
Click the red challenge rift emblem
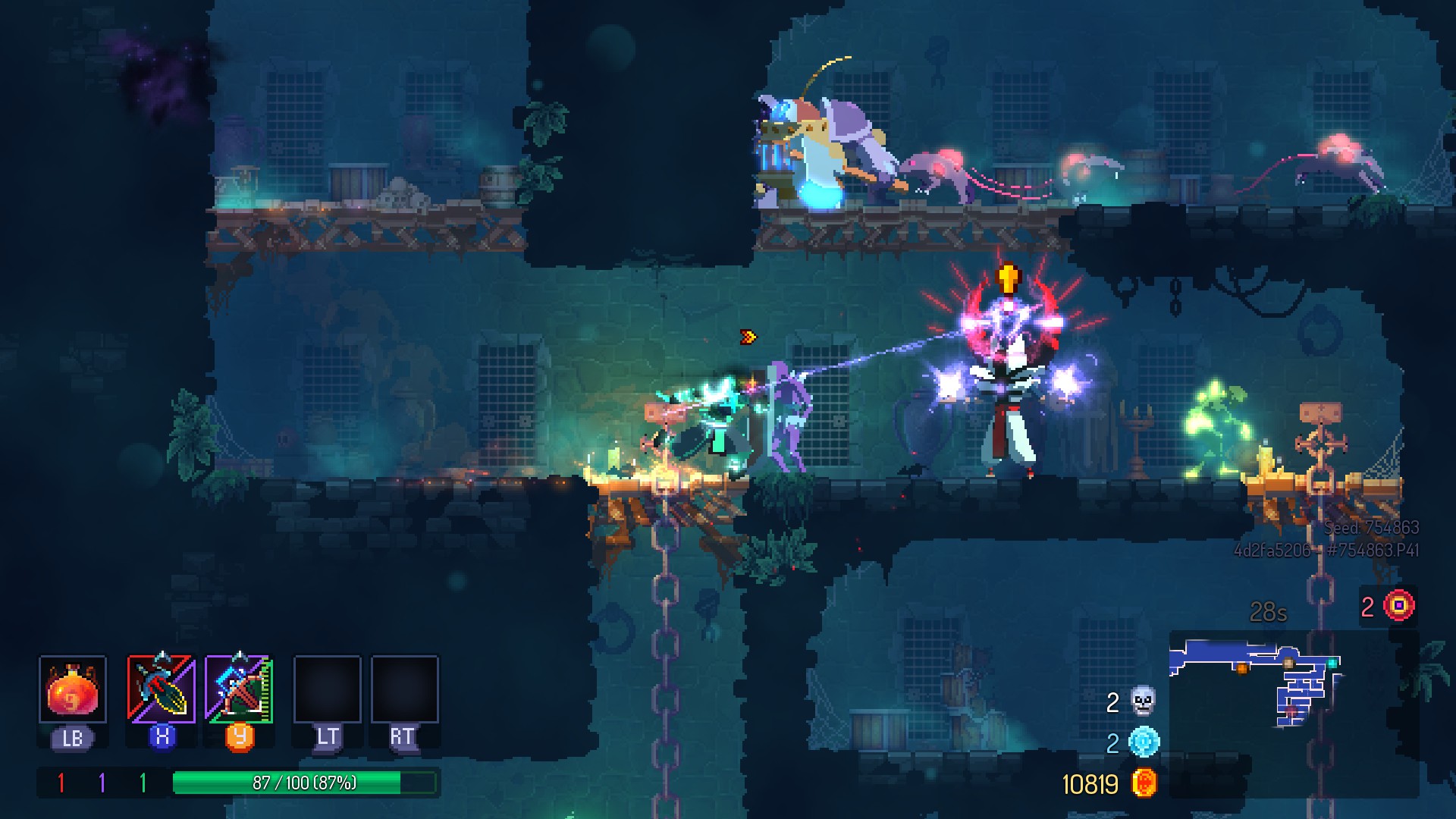coord(1401,606)
